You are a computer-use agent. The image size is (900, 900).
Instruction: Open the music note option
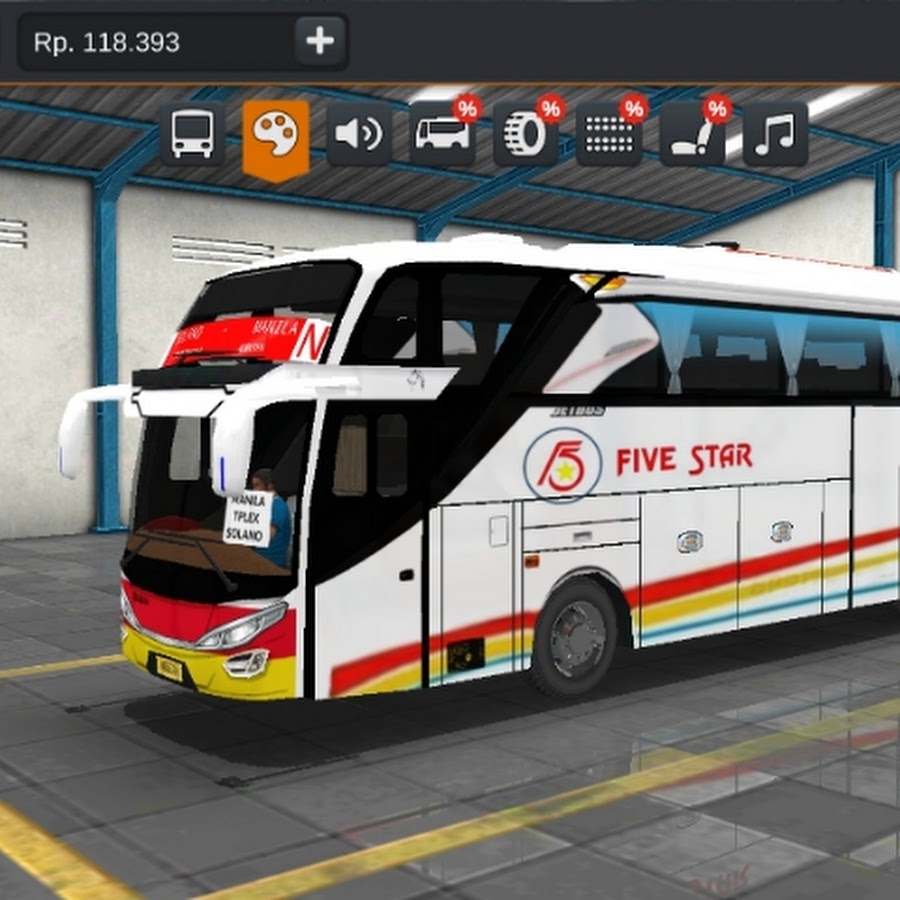774,133
